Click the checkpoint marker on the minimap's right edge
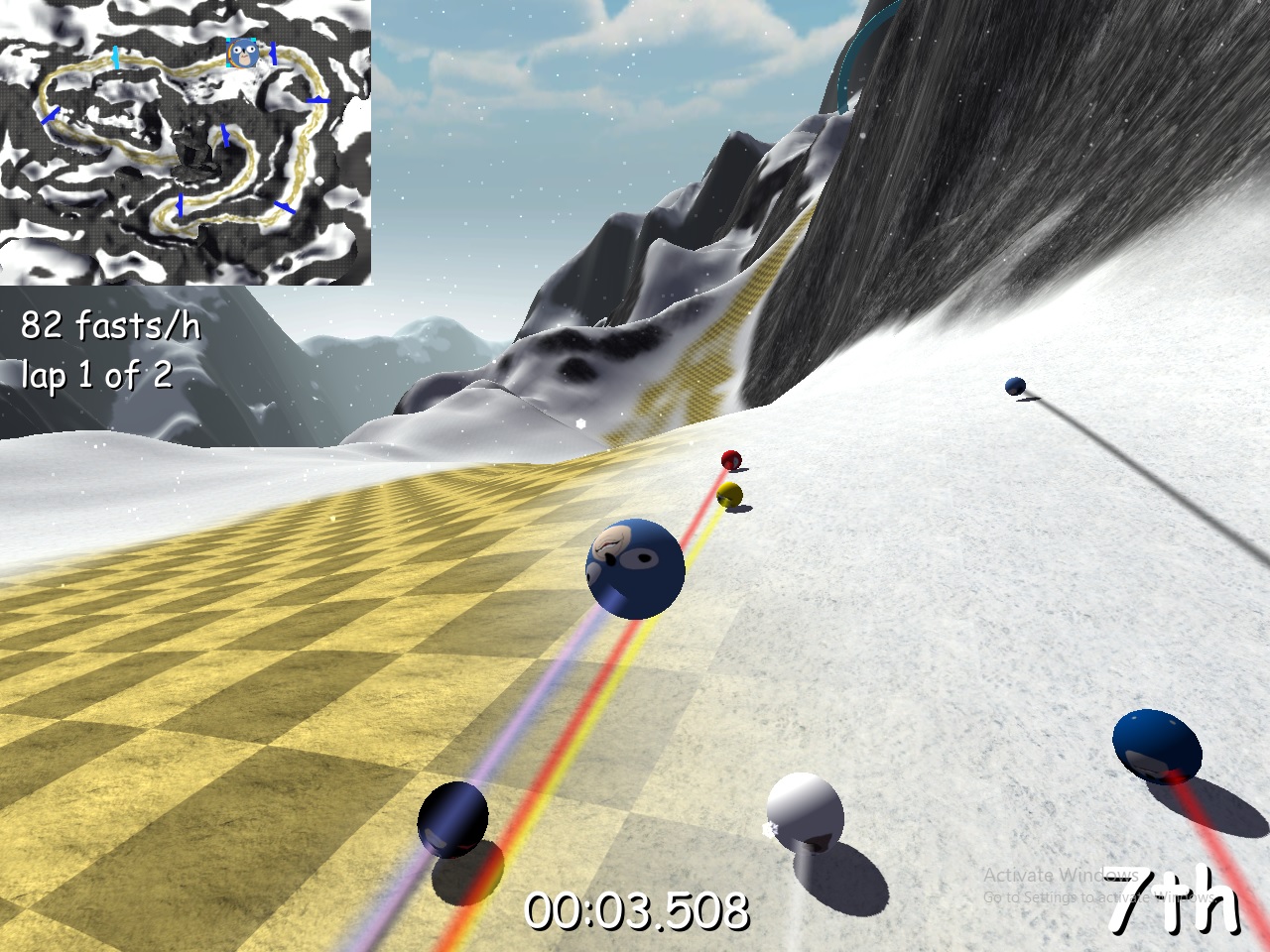The height and width of the screenshot is (952, 1270). pos(319,99)
